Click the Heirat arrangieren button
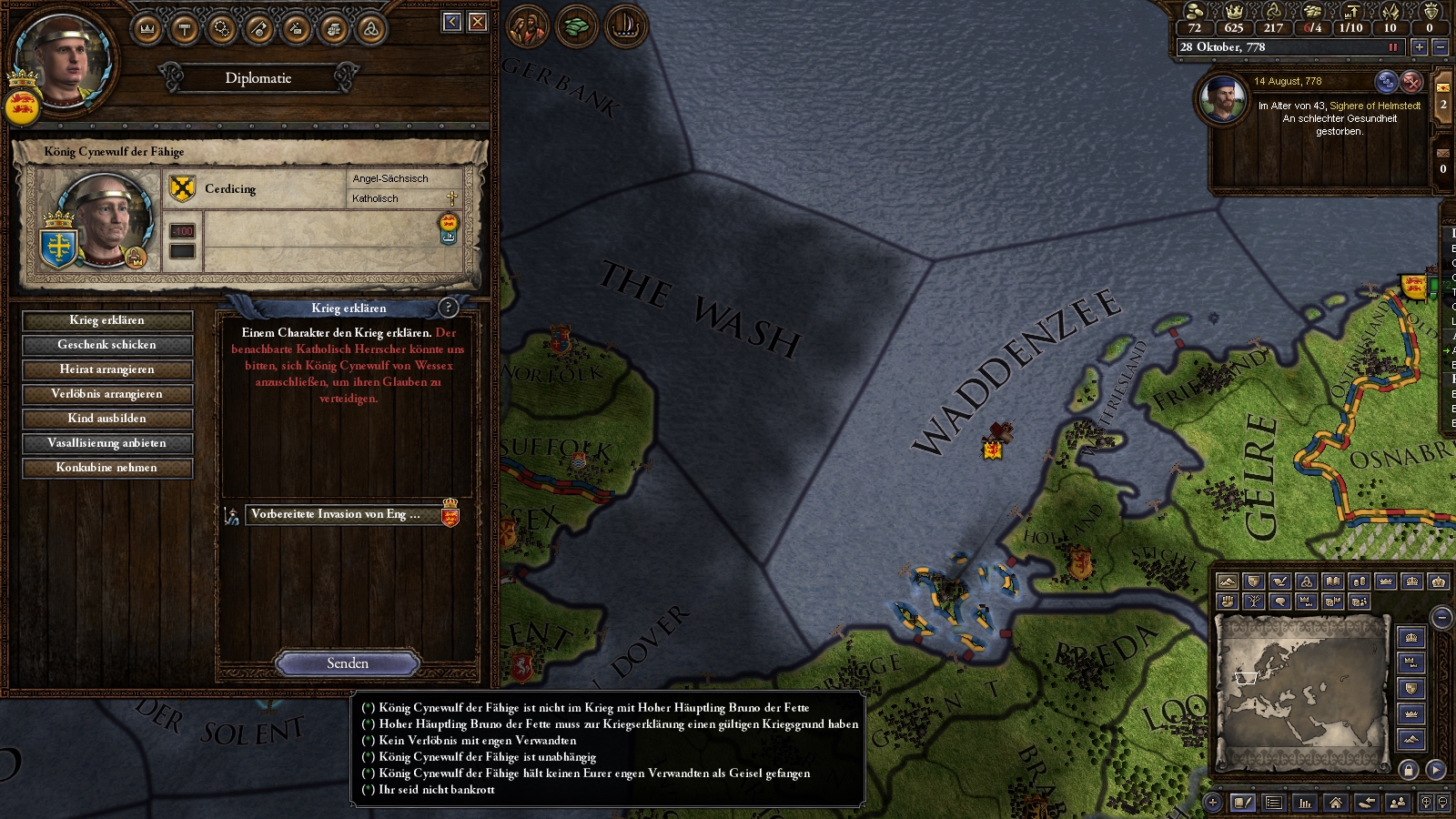 107,369
